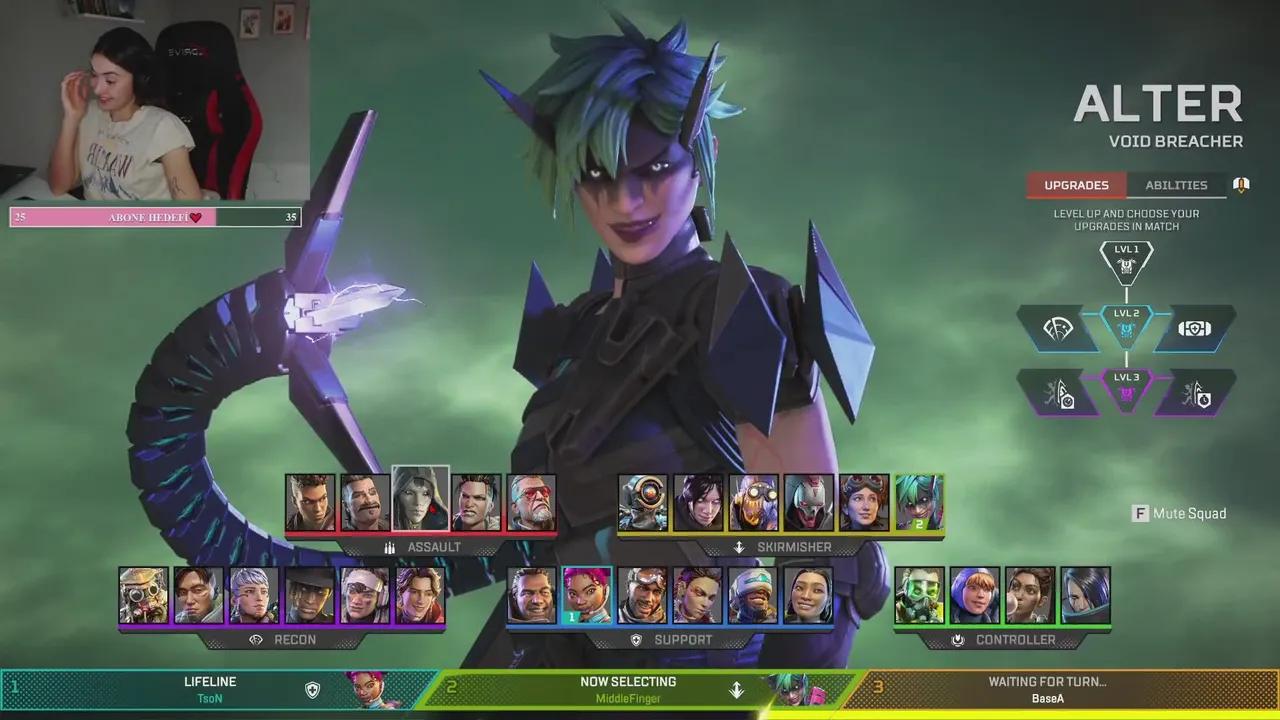Select Caustic's portrait in the Controller row
This screenshot has height=720, width=1280.
(x=918, y=597)
